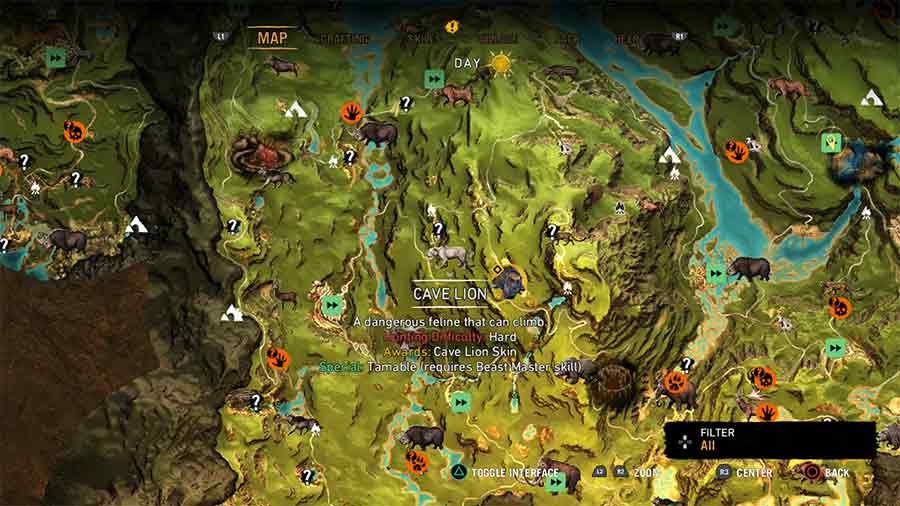This screenshot has width=900, height=506.
Task: Select the Map tab
Action: point(272,39)
